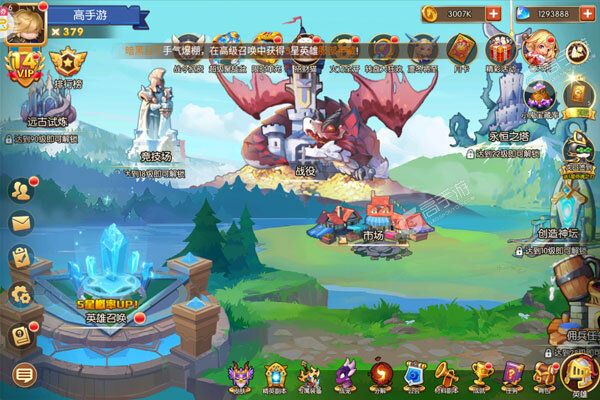Open the chat bubble button
600x400 pixels.
click(x=21, y=374)
